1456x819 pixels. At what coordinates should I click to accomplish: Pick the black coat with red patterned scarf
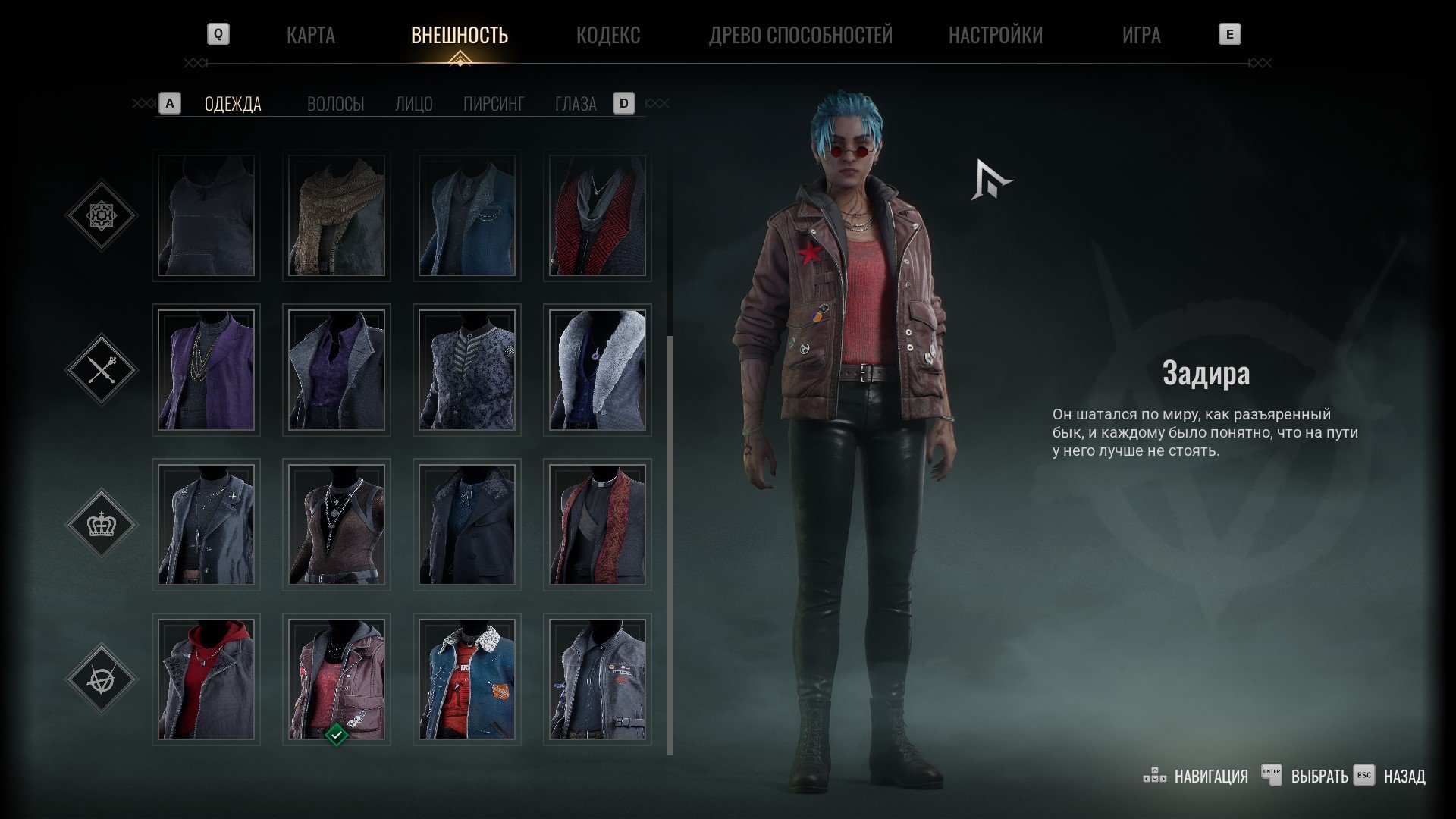pos(598,525)
